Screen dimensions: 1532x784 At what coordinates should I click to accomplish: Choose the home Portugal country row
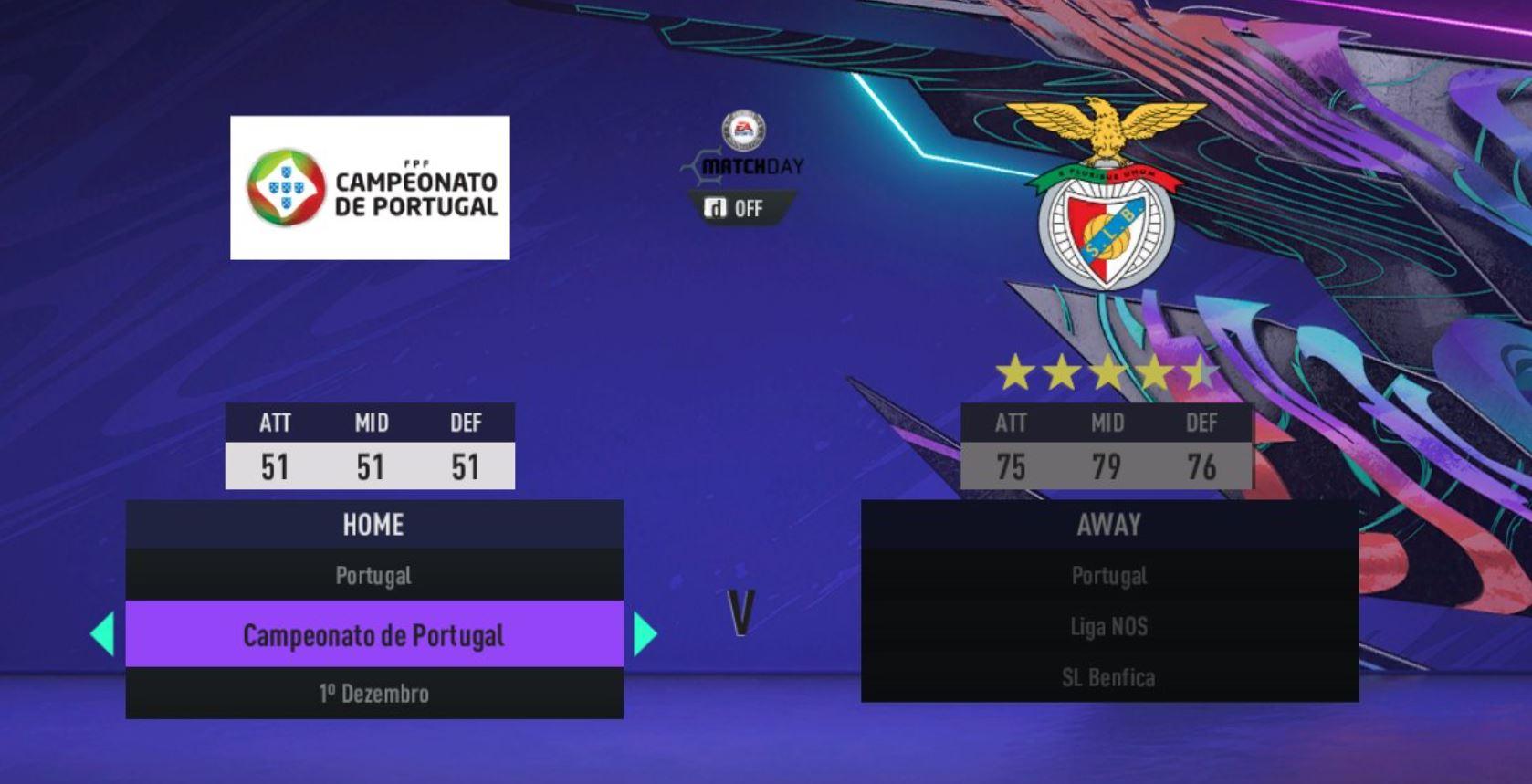tap(373, 575)
